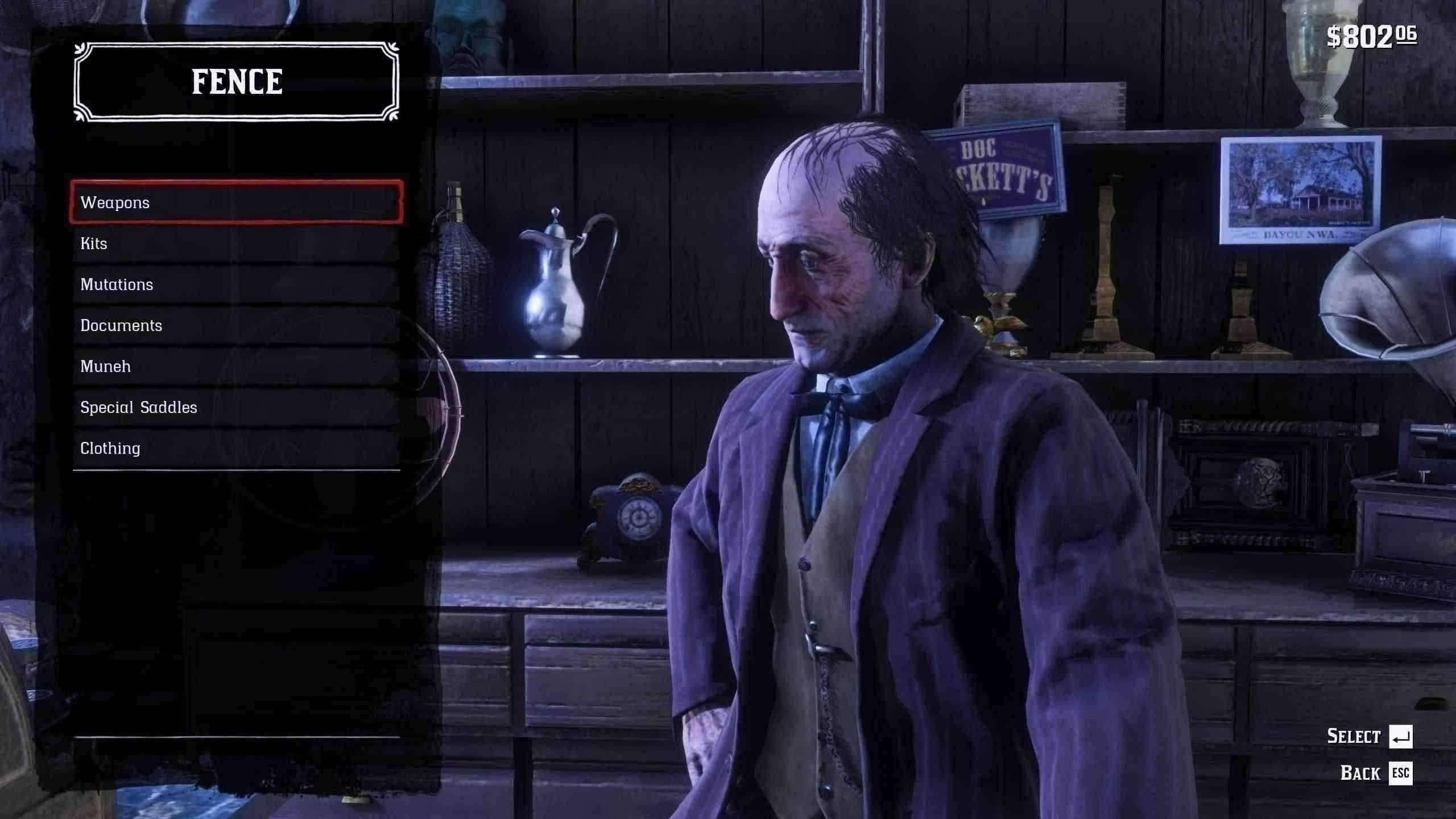Show the Clothing items

(236, 448)
